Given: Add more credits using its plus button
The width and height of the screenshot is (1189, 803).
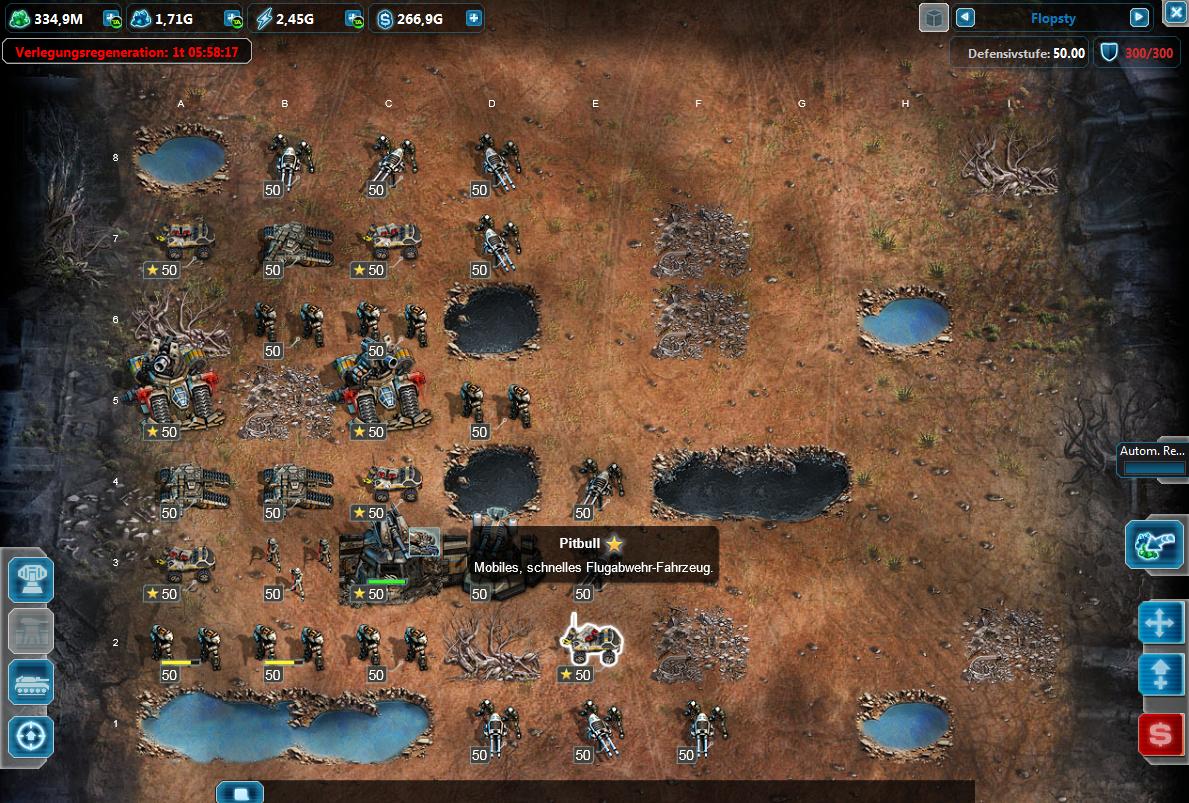Looking at the screenshot, I should coord(473,18).
